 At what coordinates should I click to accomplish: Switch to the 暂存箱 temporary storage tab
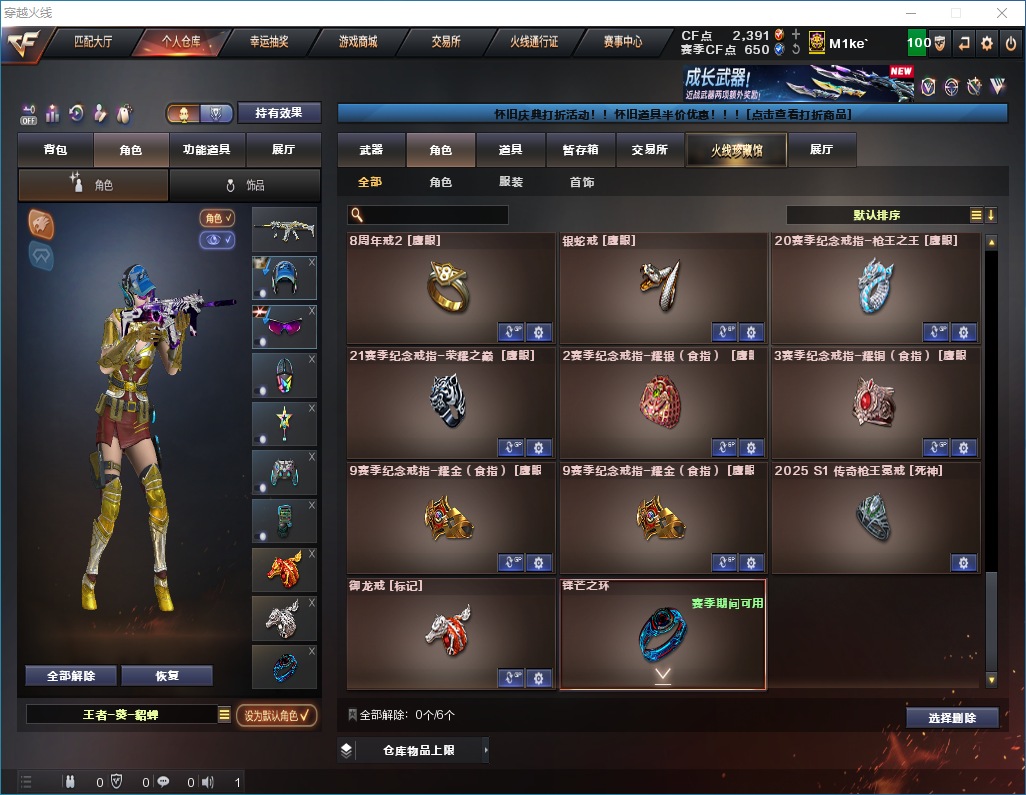tap(580, 150)
